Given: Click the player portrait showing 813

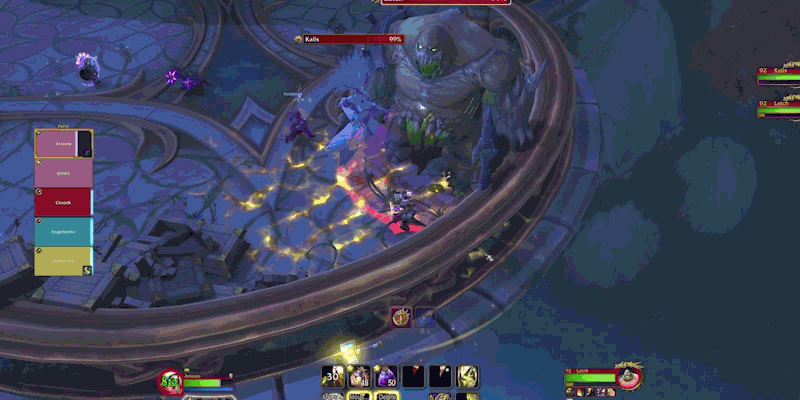Looking at the screenshot, I should coord(171,380).
